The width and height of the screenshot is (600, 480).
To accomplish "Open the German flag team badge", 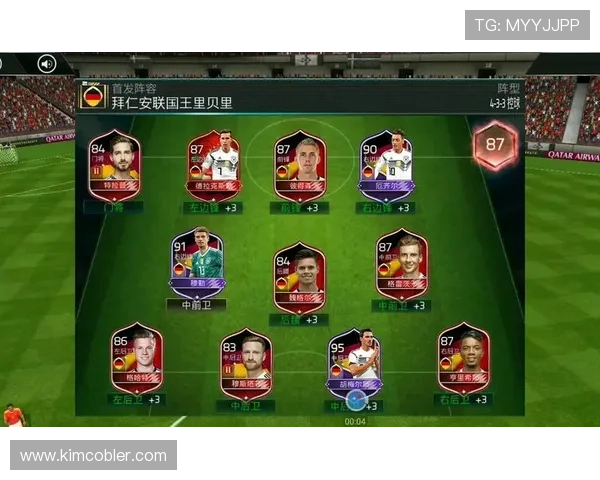I will [94, 97].
